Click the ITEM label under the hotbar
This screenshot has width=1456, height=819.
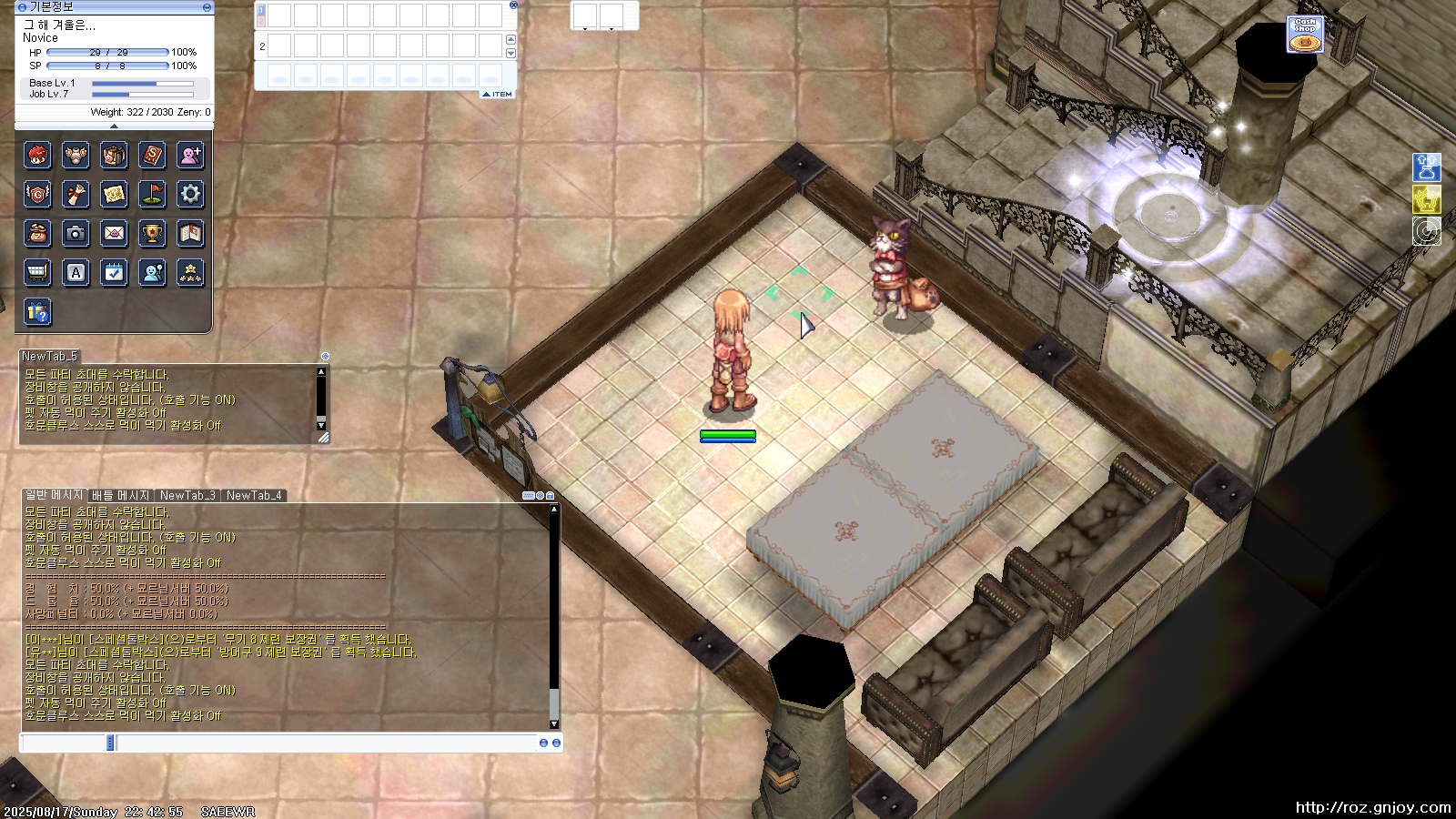pyautogui.click(x=498, y=95)
